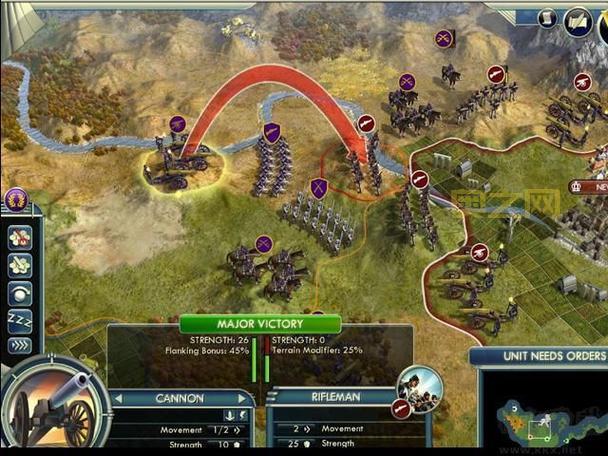Viewport: 608px width, 456px height.
Task: Click the Cannon unit name header
Action: click(x=180, y=398)
